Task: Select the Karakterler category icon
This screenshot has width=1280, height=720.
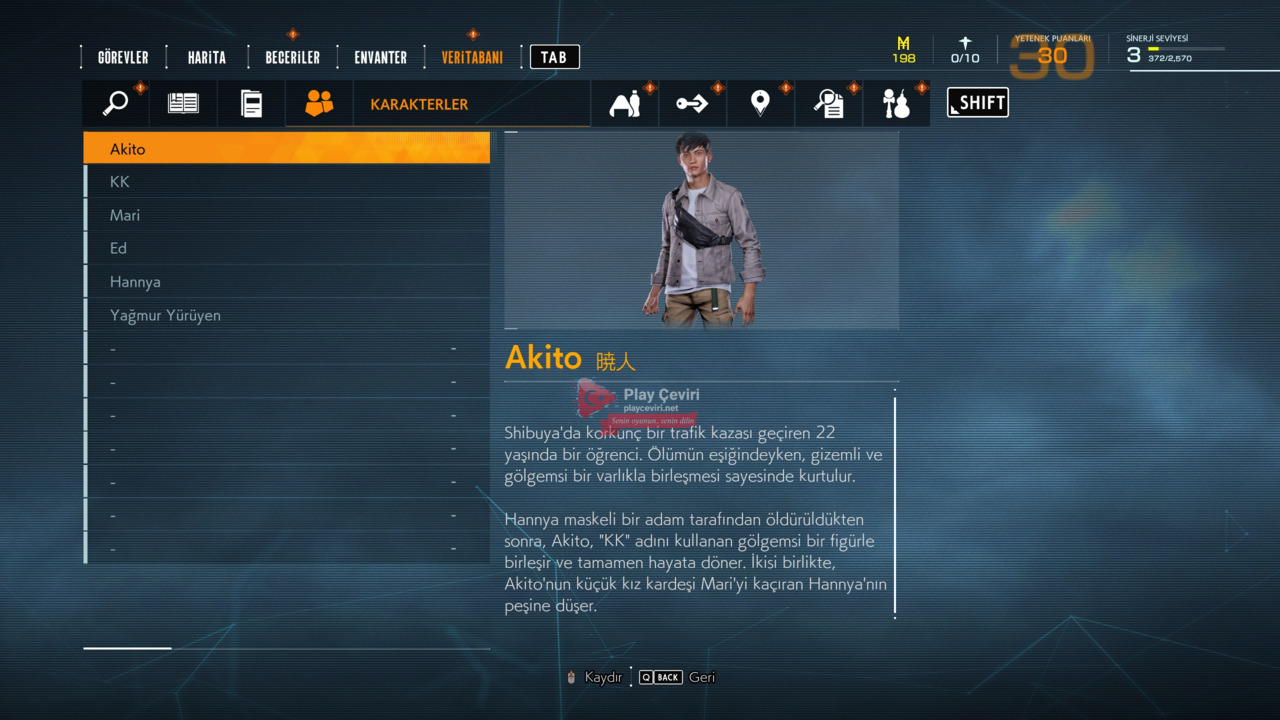Action: [319, 103]
